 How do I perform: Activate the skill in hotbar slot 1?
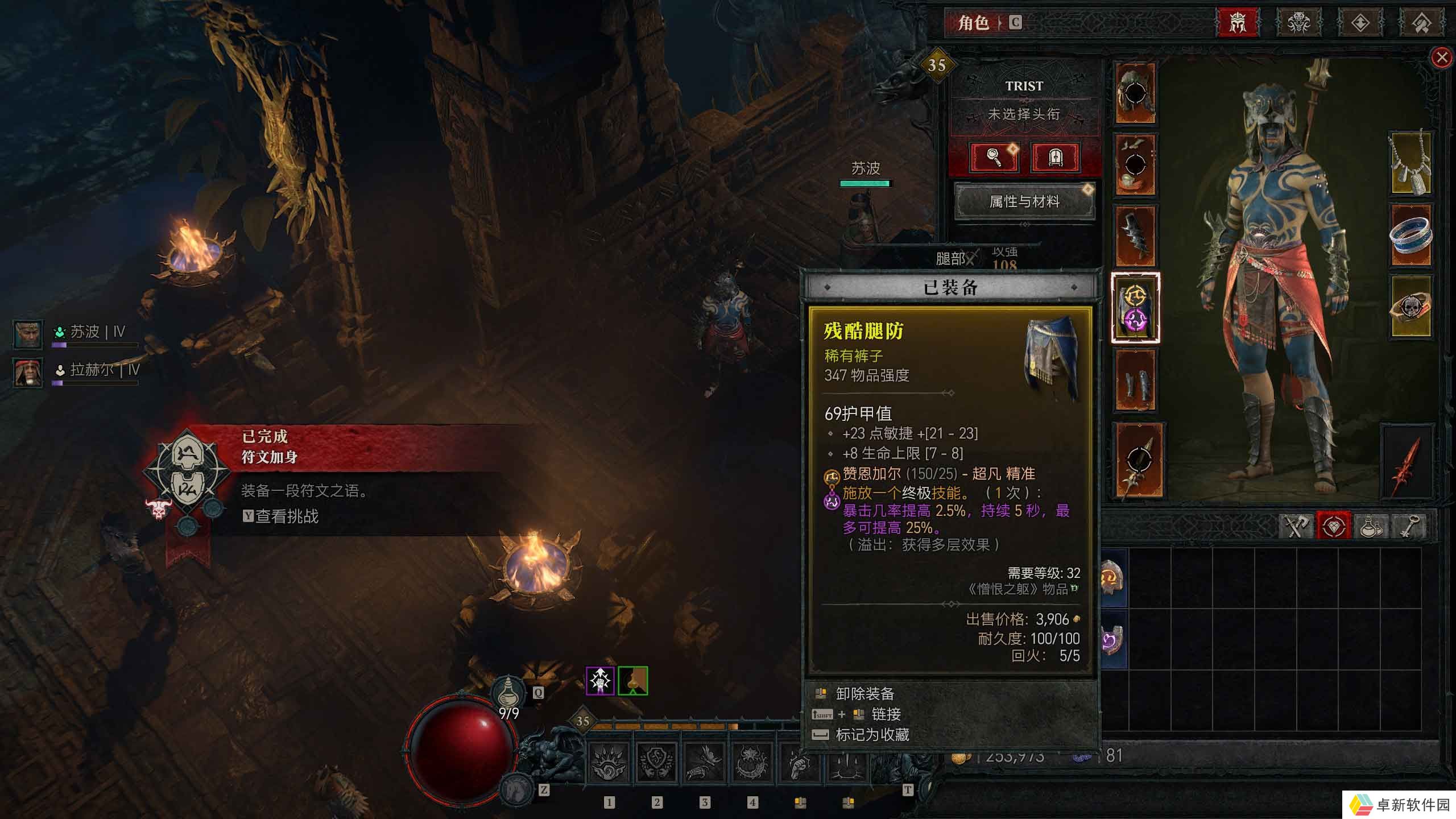(x=609, y=762)
